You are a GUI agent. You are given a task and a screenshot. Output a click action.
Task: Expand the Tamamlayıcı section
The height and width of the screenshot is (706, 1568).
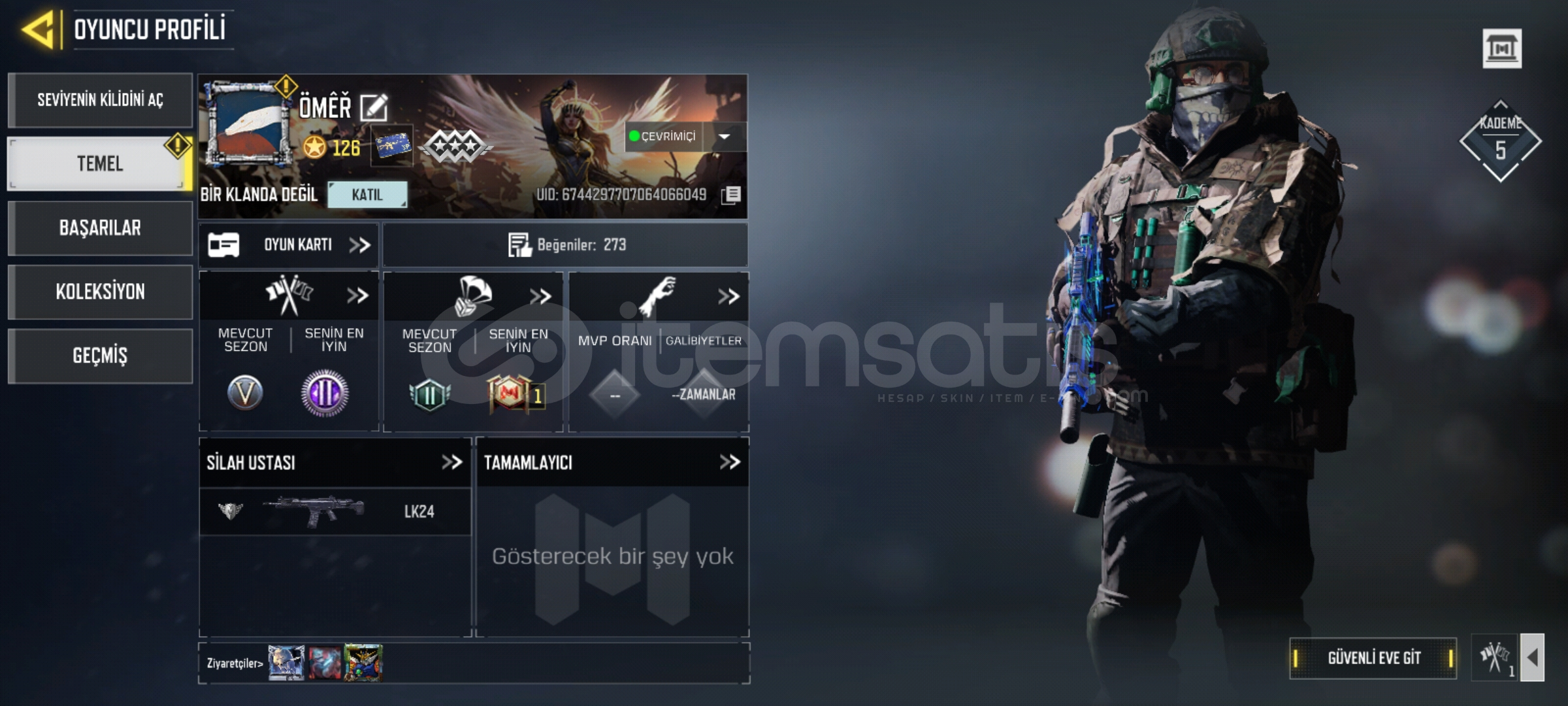pyautogui.click(x=727, y=462)
